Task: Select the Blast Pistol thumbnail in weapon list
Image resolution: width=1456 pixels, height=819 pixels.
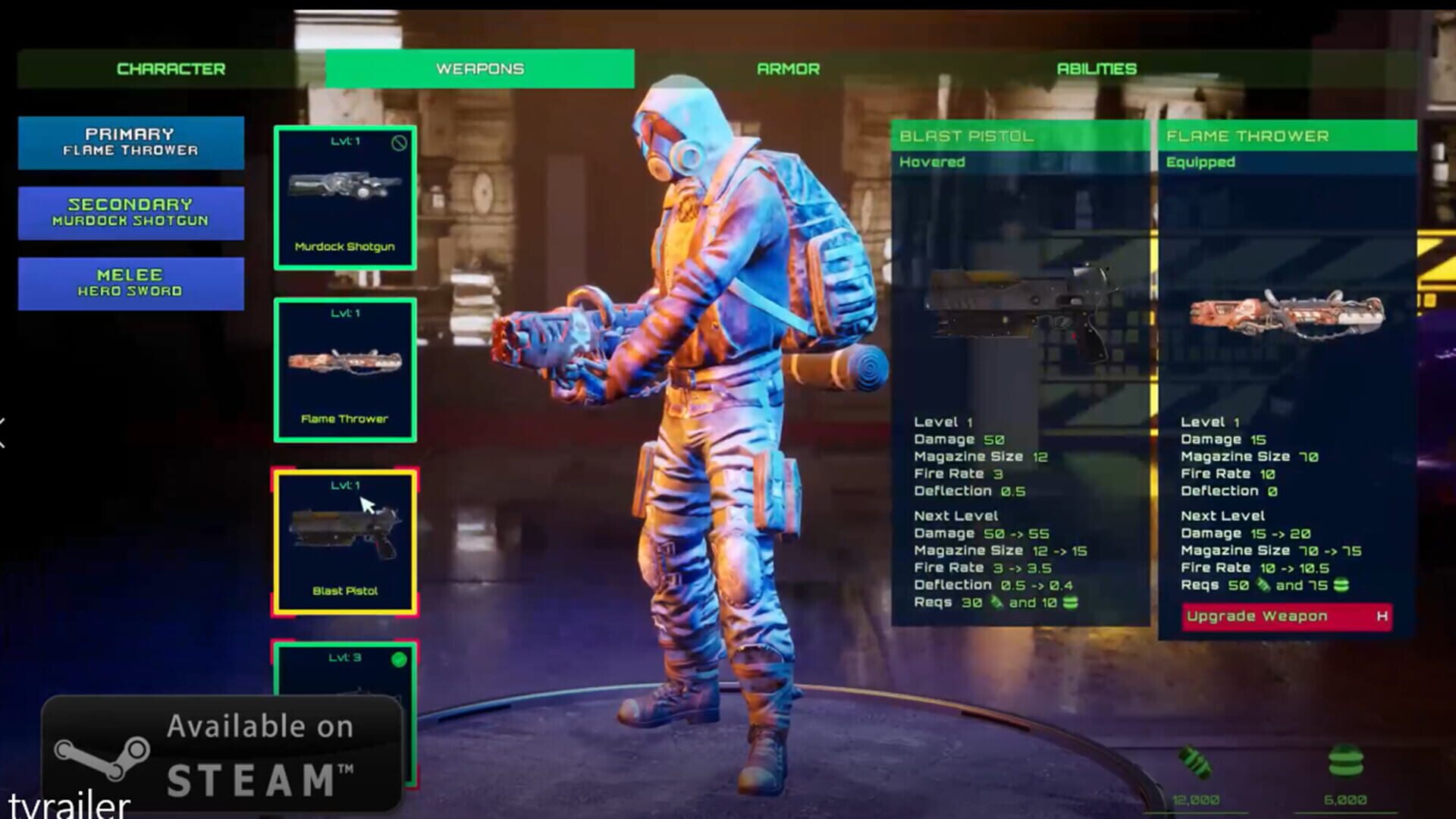Action: pyautogui.click(x=346, y=541)
